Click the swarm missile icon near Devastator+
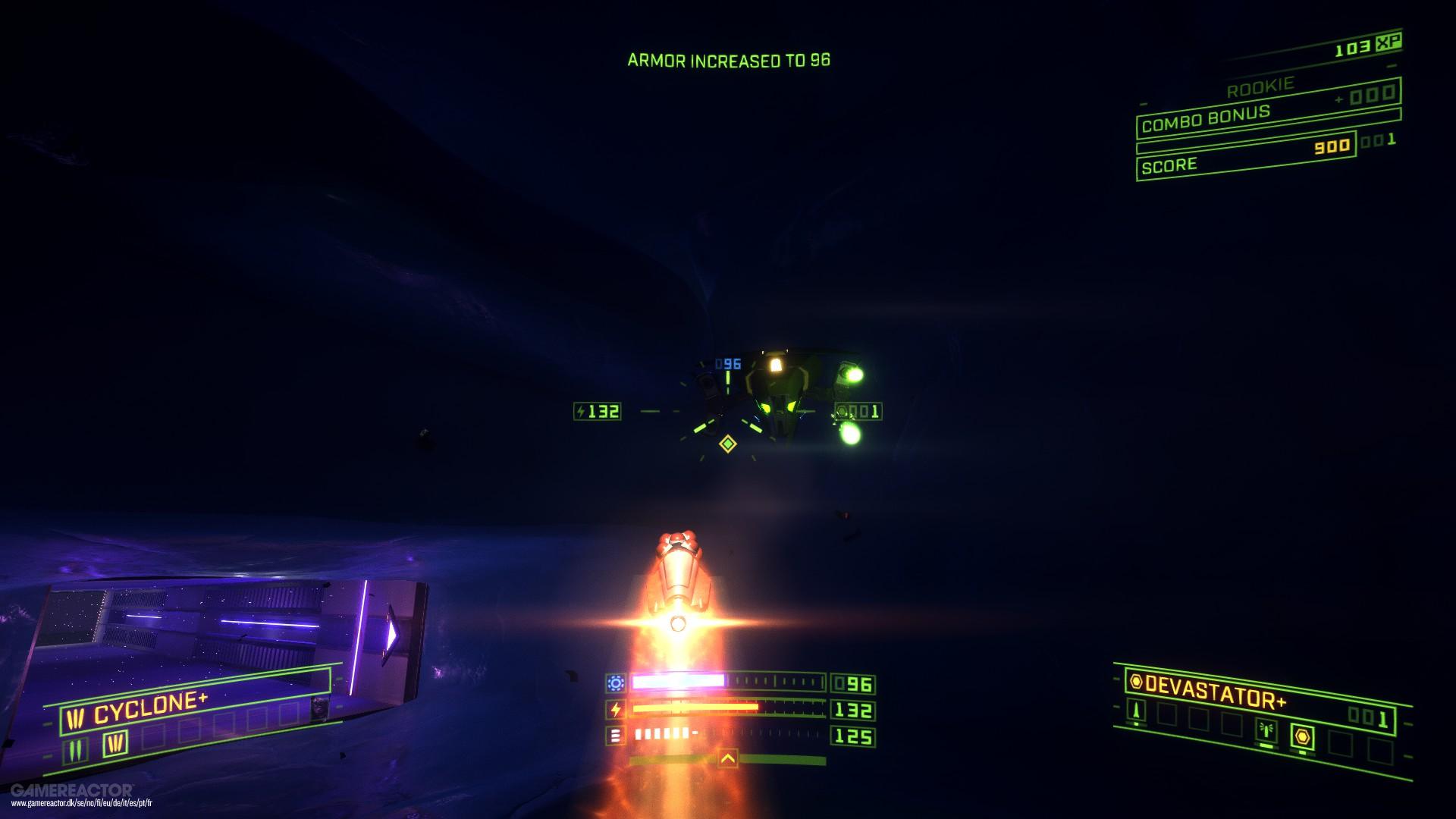The height and width of the screenshot is (819, 1456). [1266, 730]
